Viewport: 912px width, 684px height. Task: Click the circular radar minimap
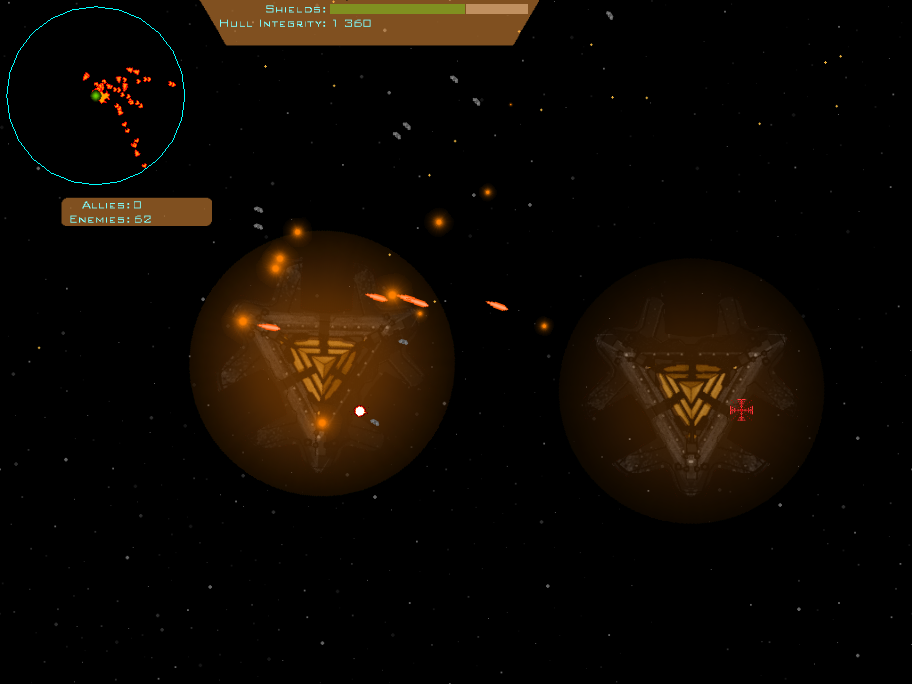point(95,96)
